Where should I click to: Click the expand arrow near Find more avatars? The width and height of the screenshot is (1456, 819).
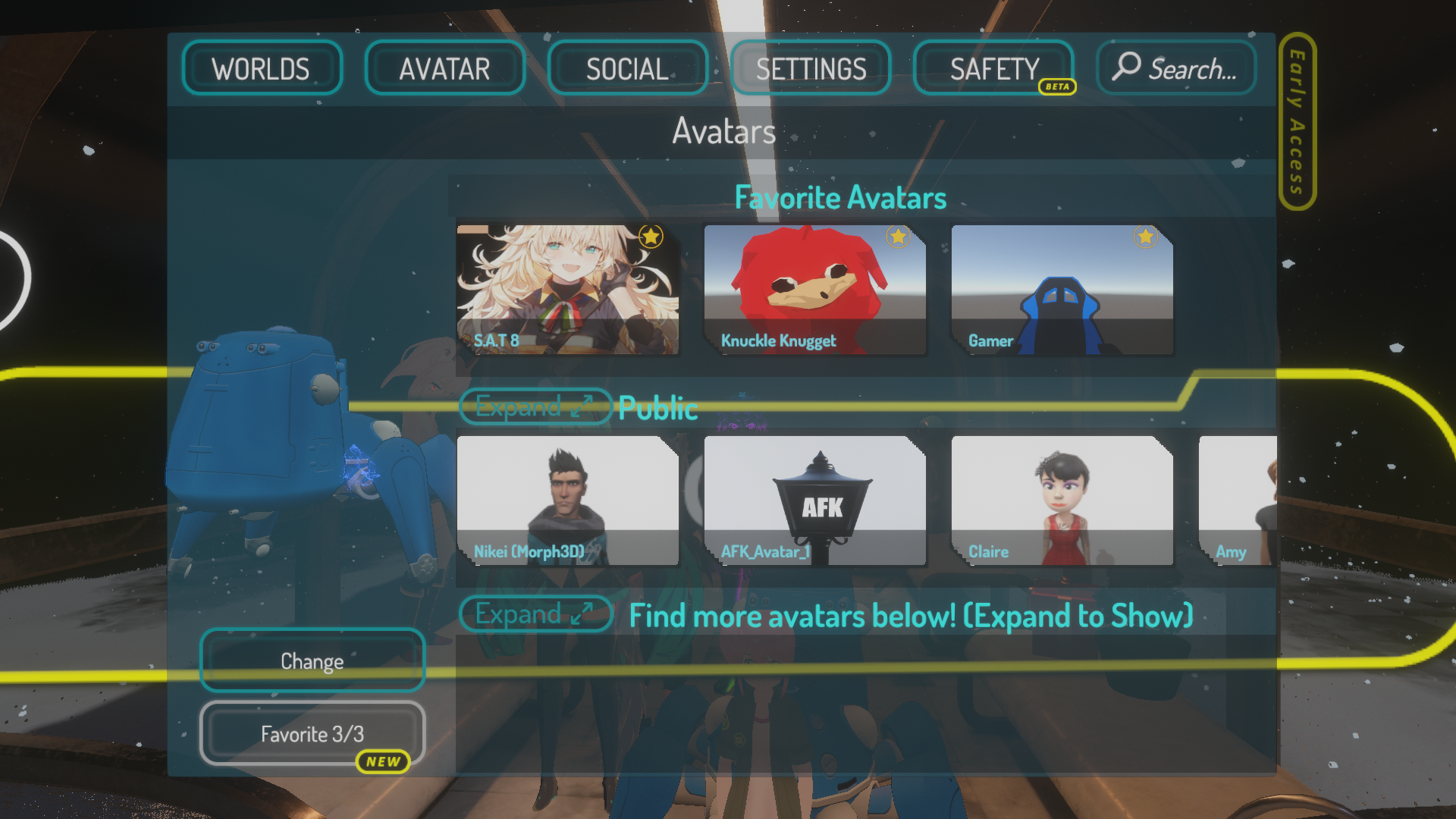point(581,614)
